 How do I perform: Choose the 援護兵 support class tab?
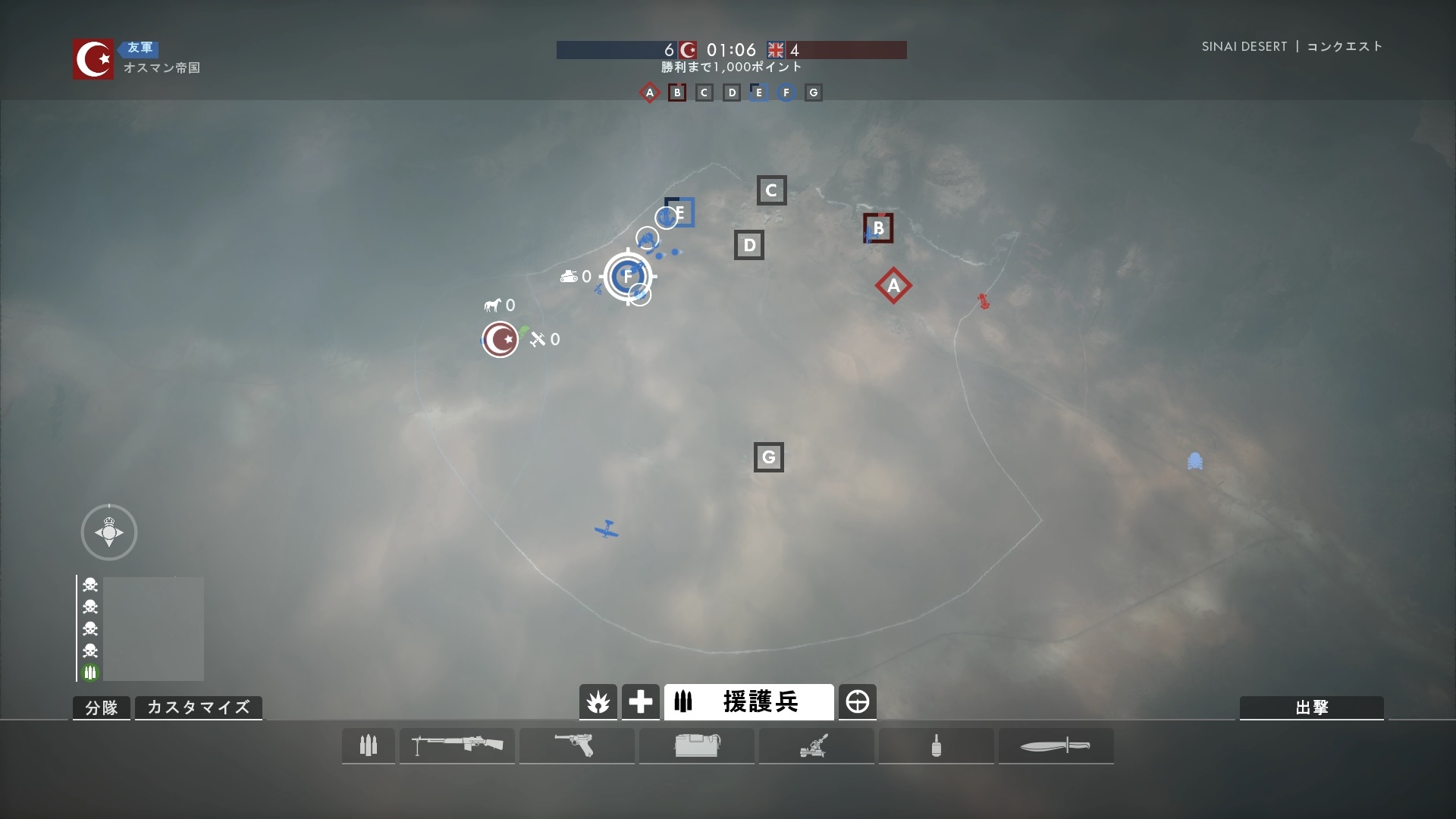point(748,702)
